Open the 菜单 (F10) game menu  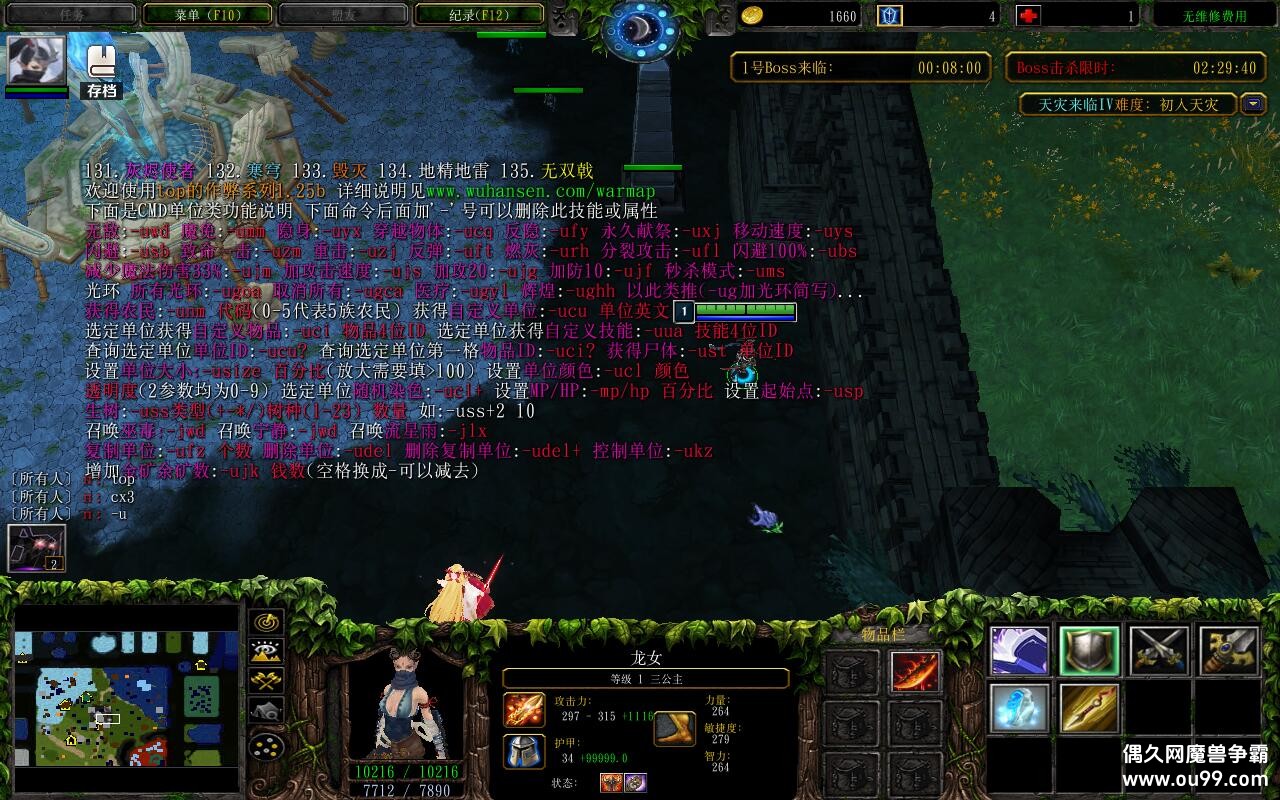point(207,15)
